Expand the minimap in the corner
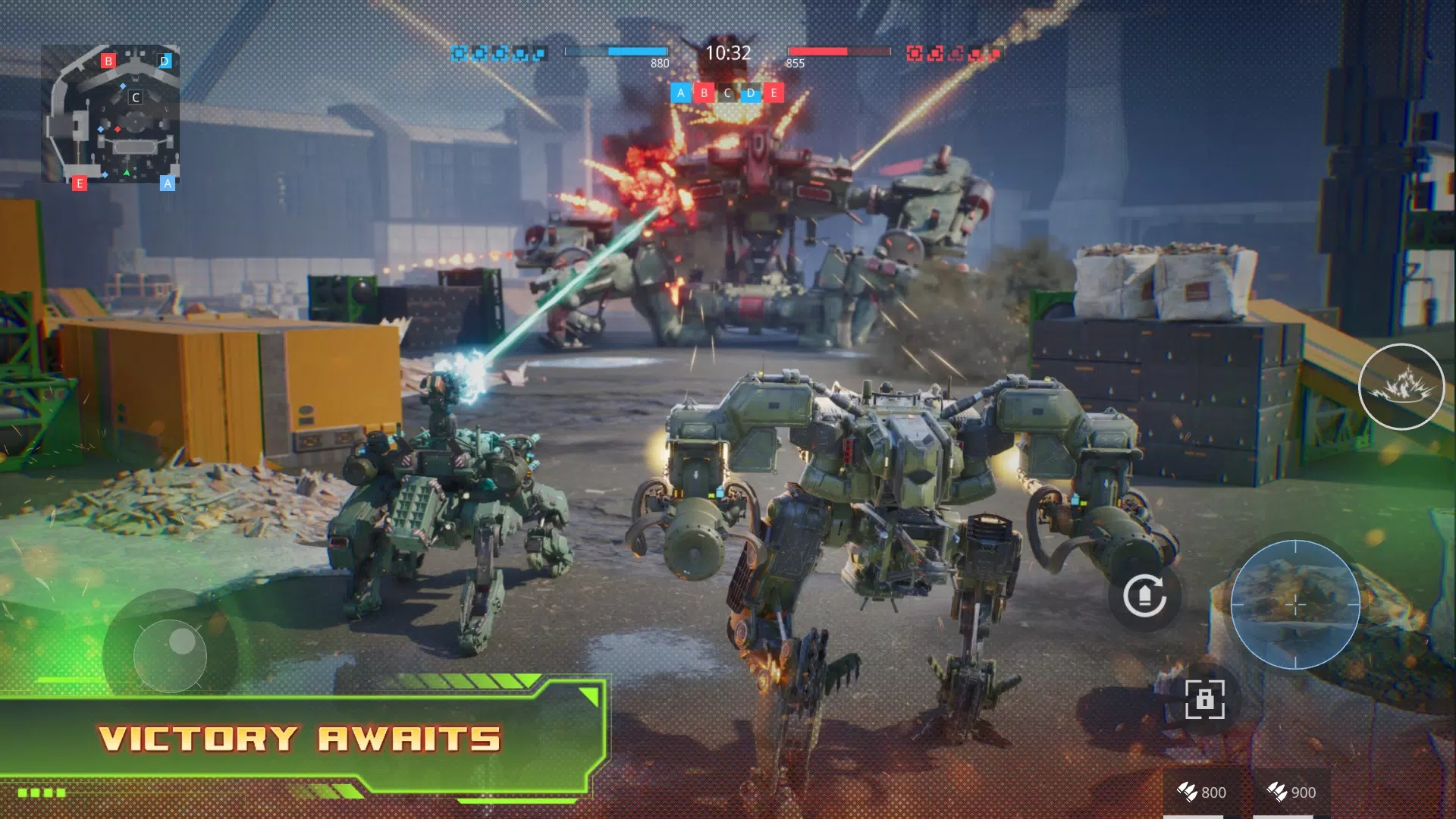The image size is (1456, 819). tap(114, 114)
